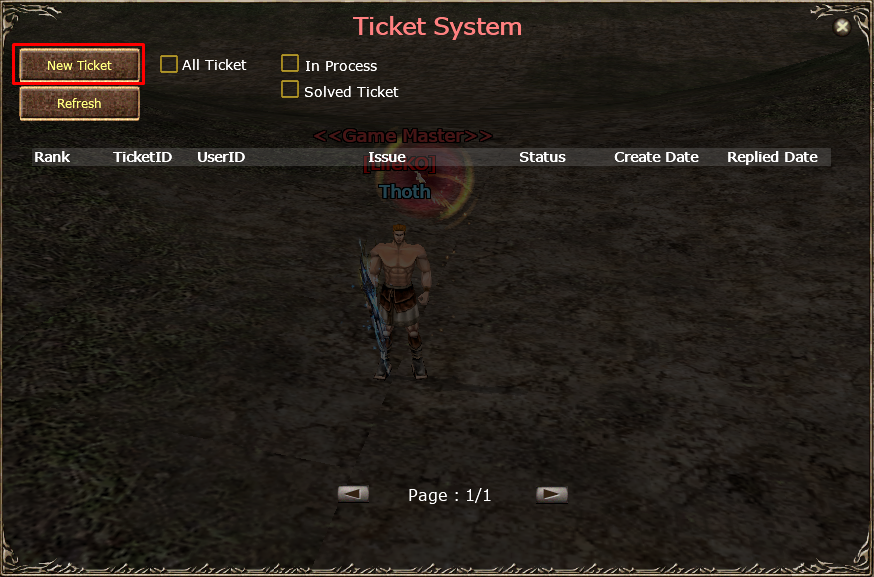Screen dimensions: 874x577
Task: Go to the next ticket page
Action: tap(551, 494)
